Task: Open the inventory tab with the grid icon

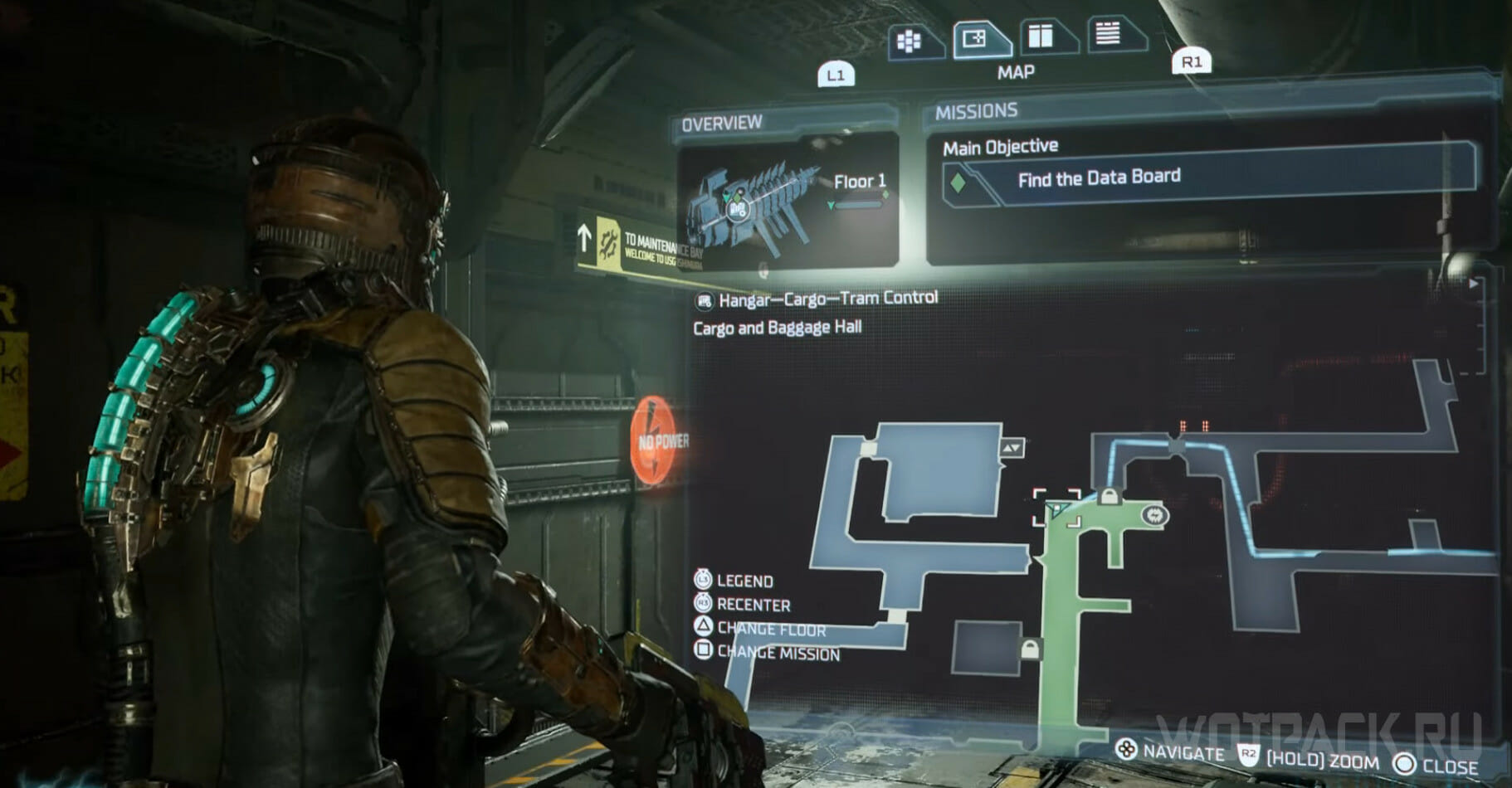Action: click(911, 41)
